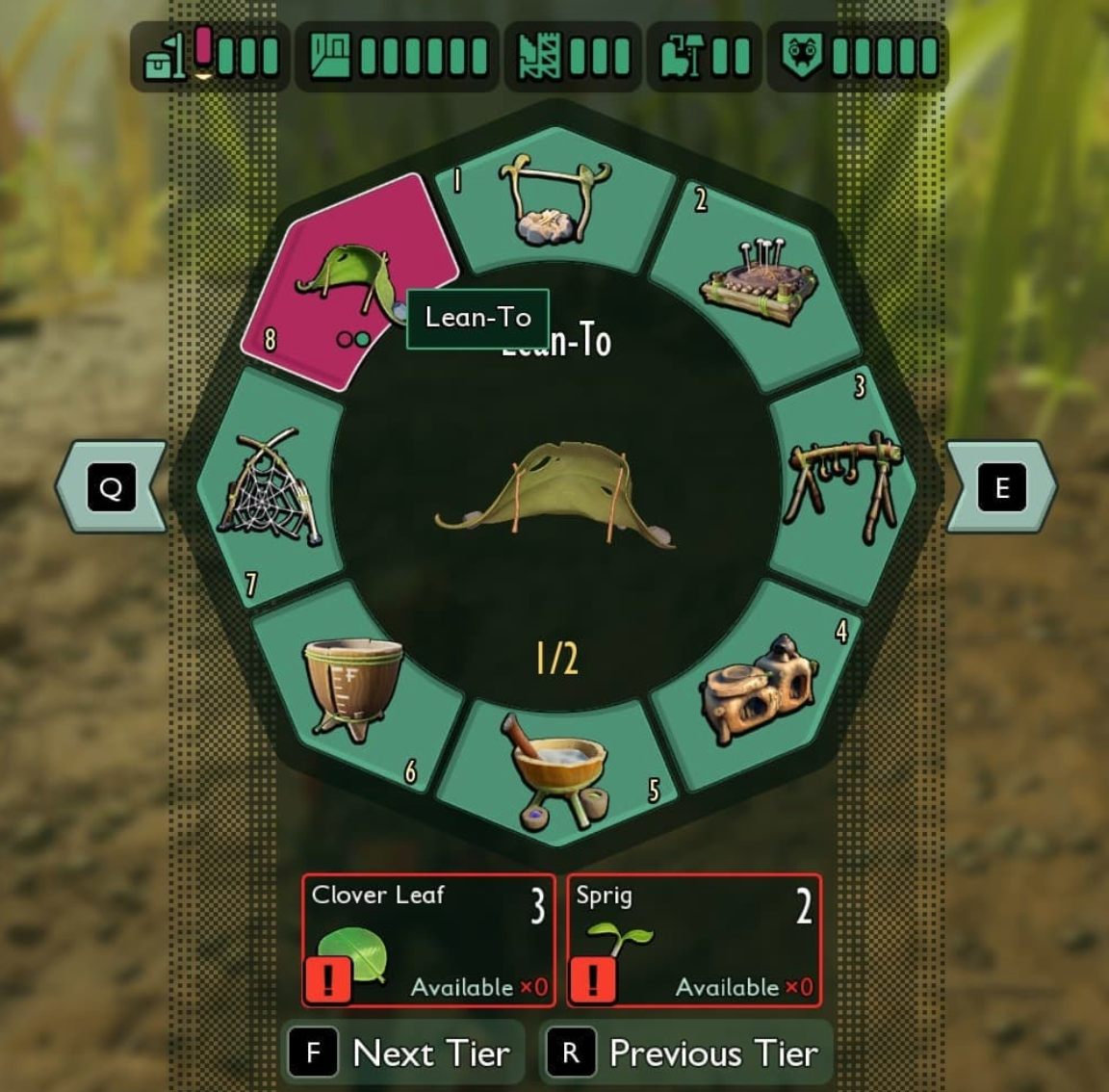Click the Clover Leaf ingredient card
Image resolution: width=1109 pixels, height=1092 pixels.
(428, 941)
